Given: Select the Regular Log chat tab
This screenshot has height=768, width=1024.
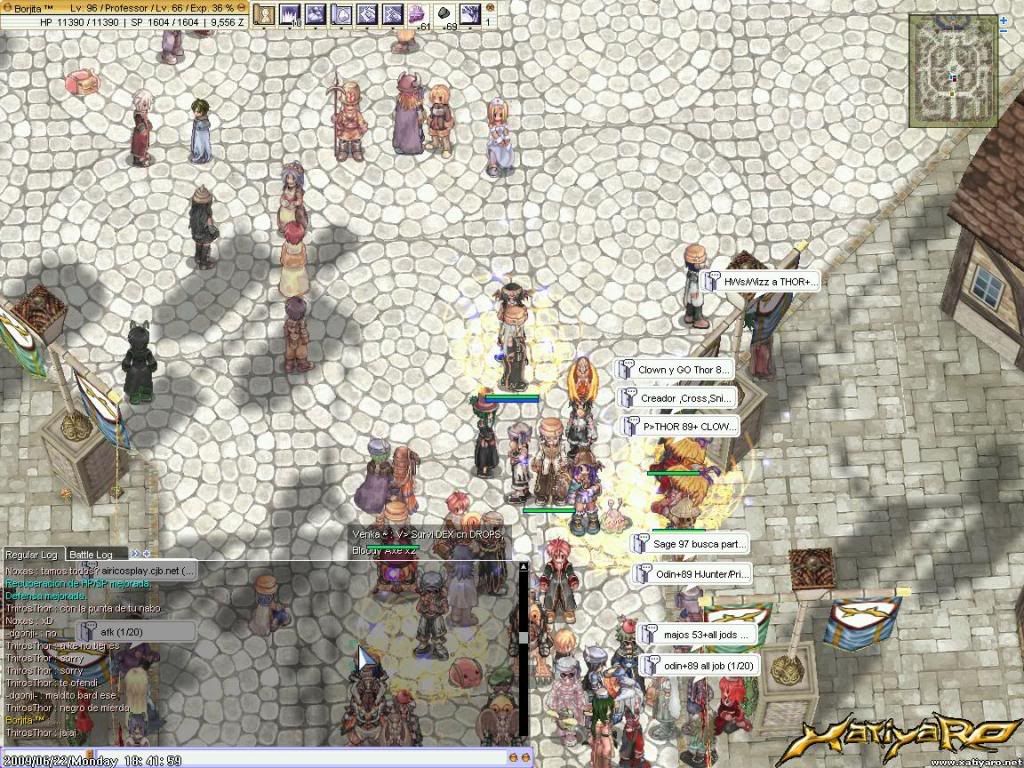Looking at the screenshot, I should [33, 554].
